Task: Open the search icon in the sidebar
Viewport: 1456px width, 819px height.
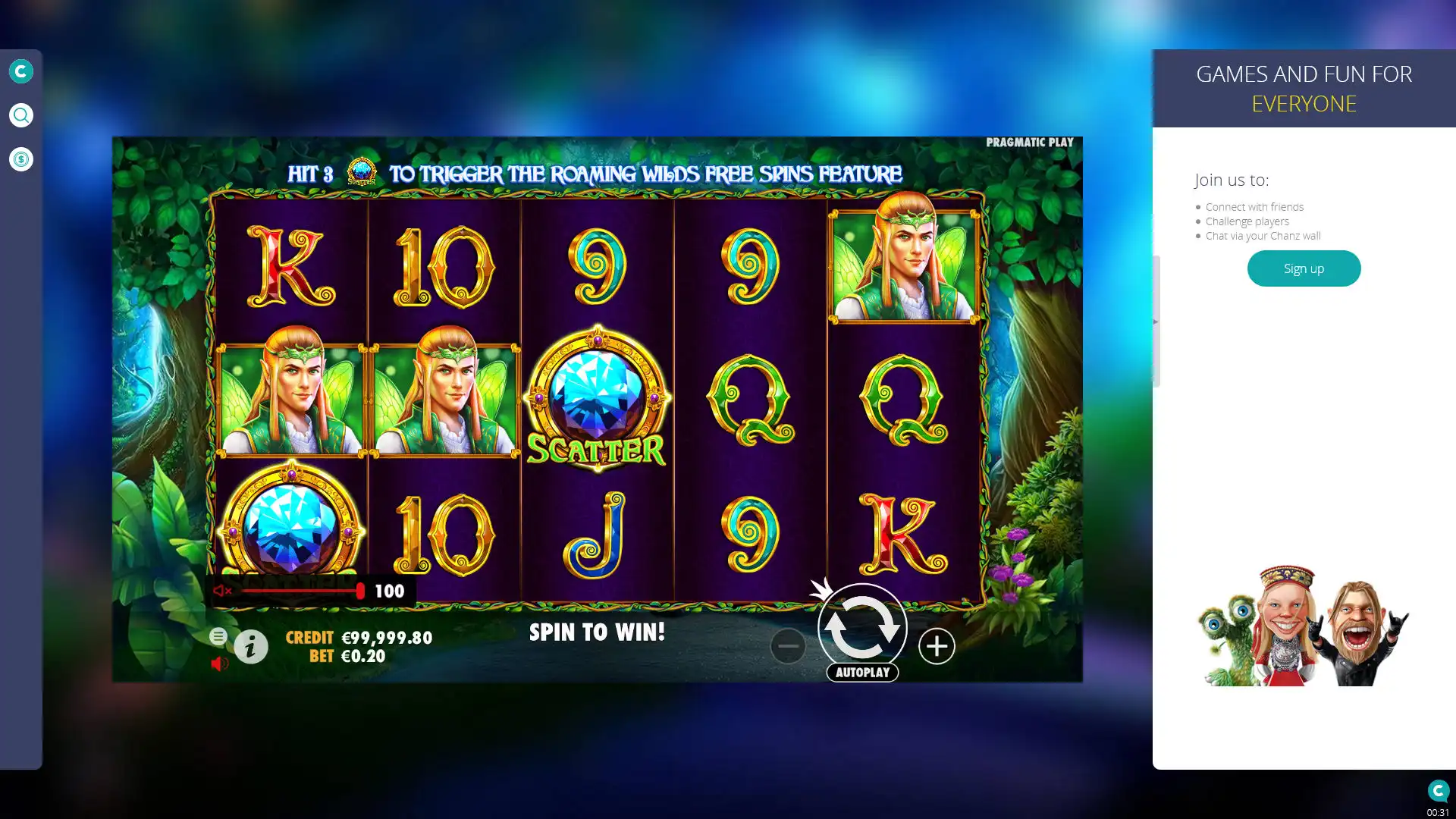Action: tap(21, 115)
